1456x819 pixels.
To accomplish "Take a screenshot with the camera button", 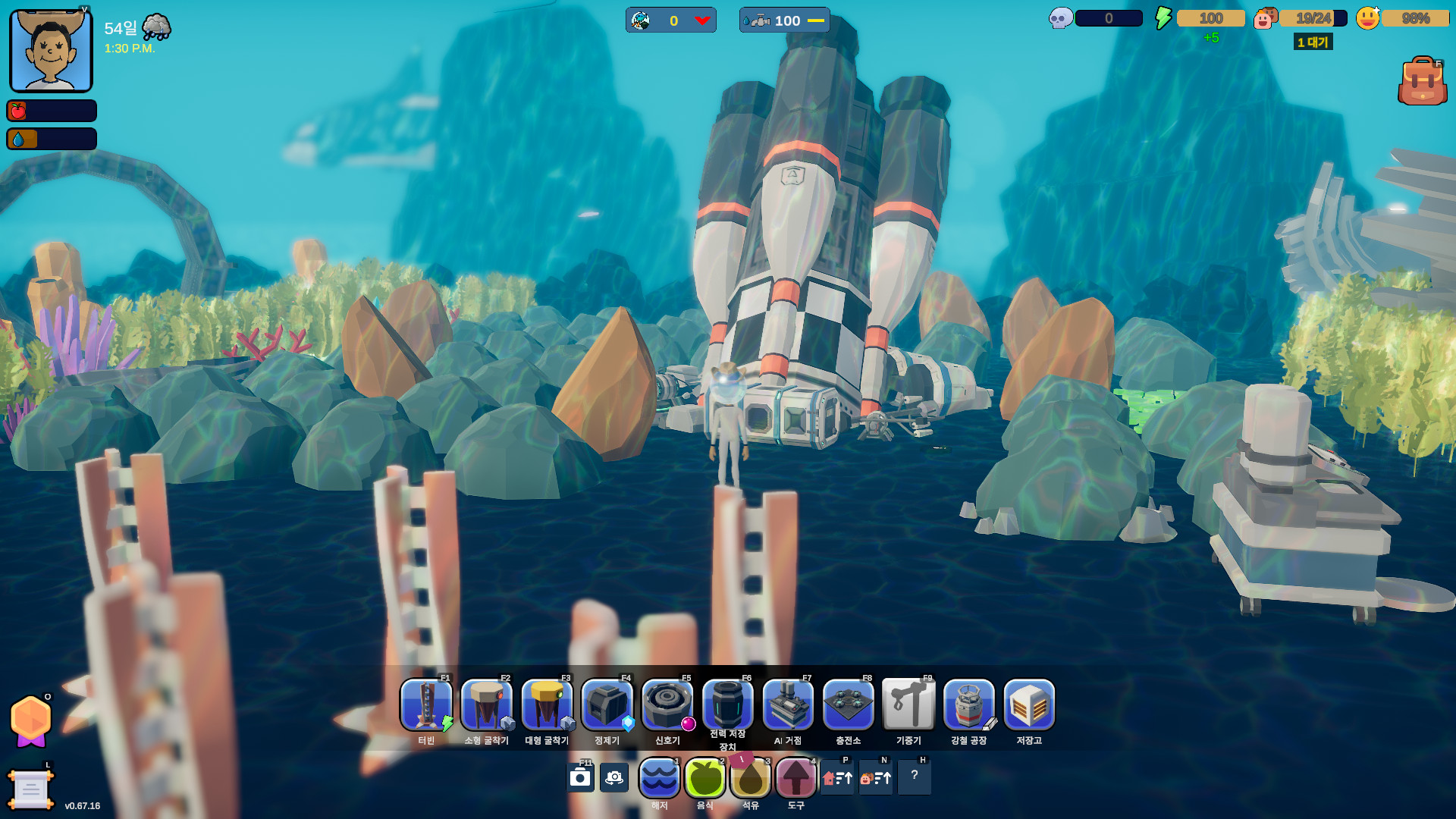I will (x=580, y=778).
